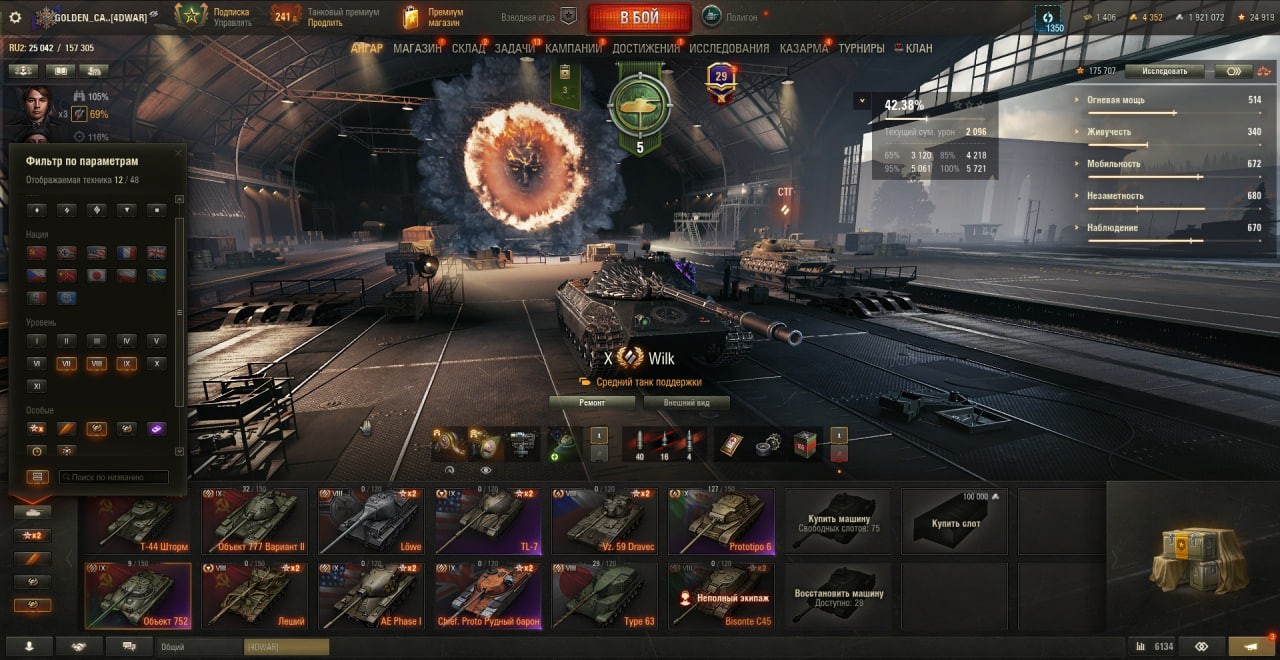Open the МАГАЗИН tab
Image resolution: width=1280 pixels, height=660 pixels.
(417, 48)
